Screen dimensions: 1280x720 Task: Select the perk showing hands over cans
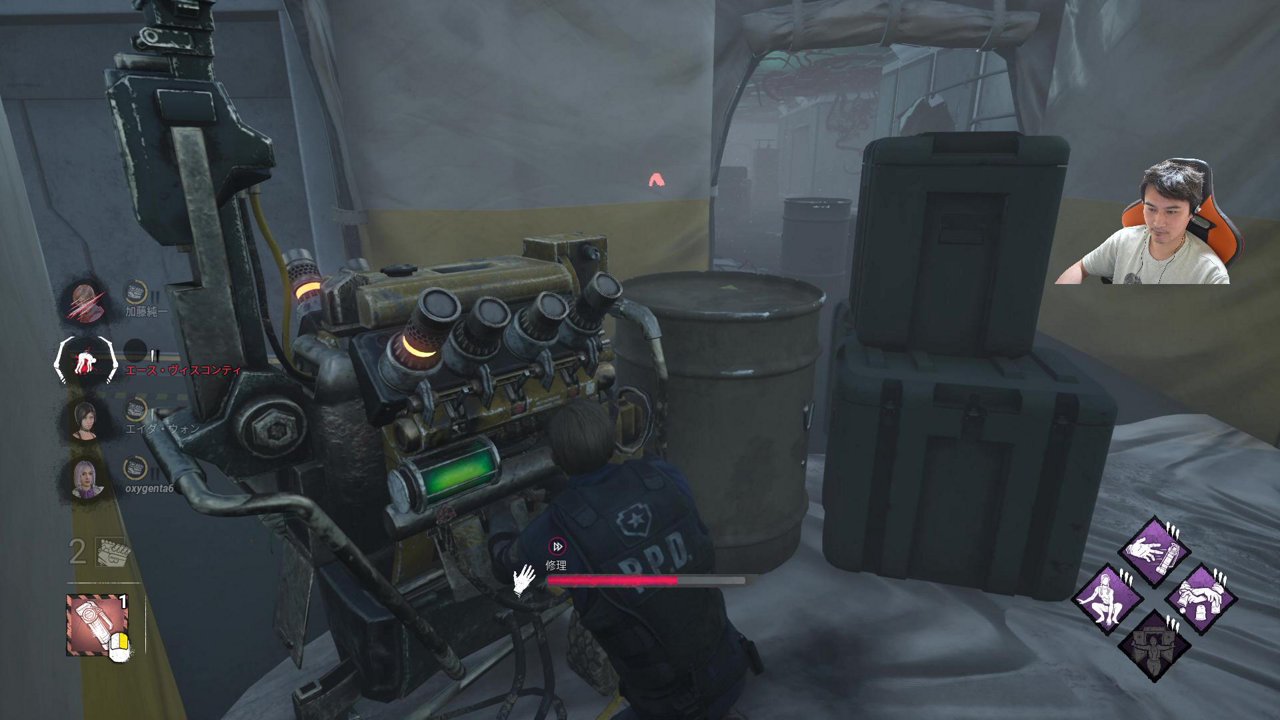pyautogui.click(x=1201, y=598)
